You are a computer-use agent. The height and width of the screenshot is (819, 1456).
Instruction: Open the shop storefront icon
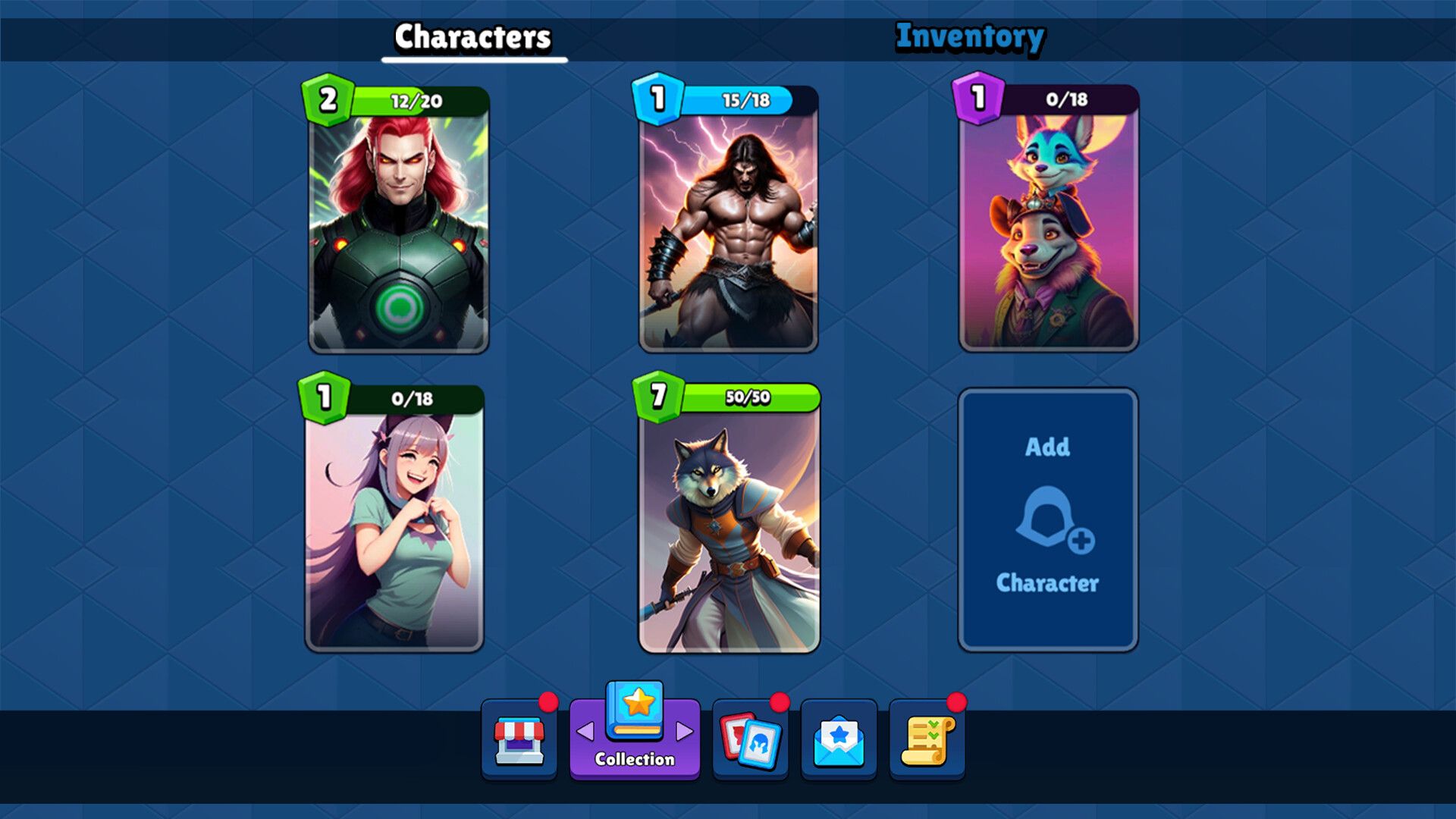click(519, 740)
